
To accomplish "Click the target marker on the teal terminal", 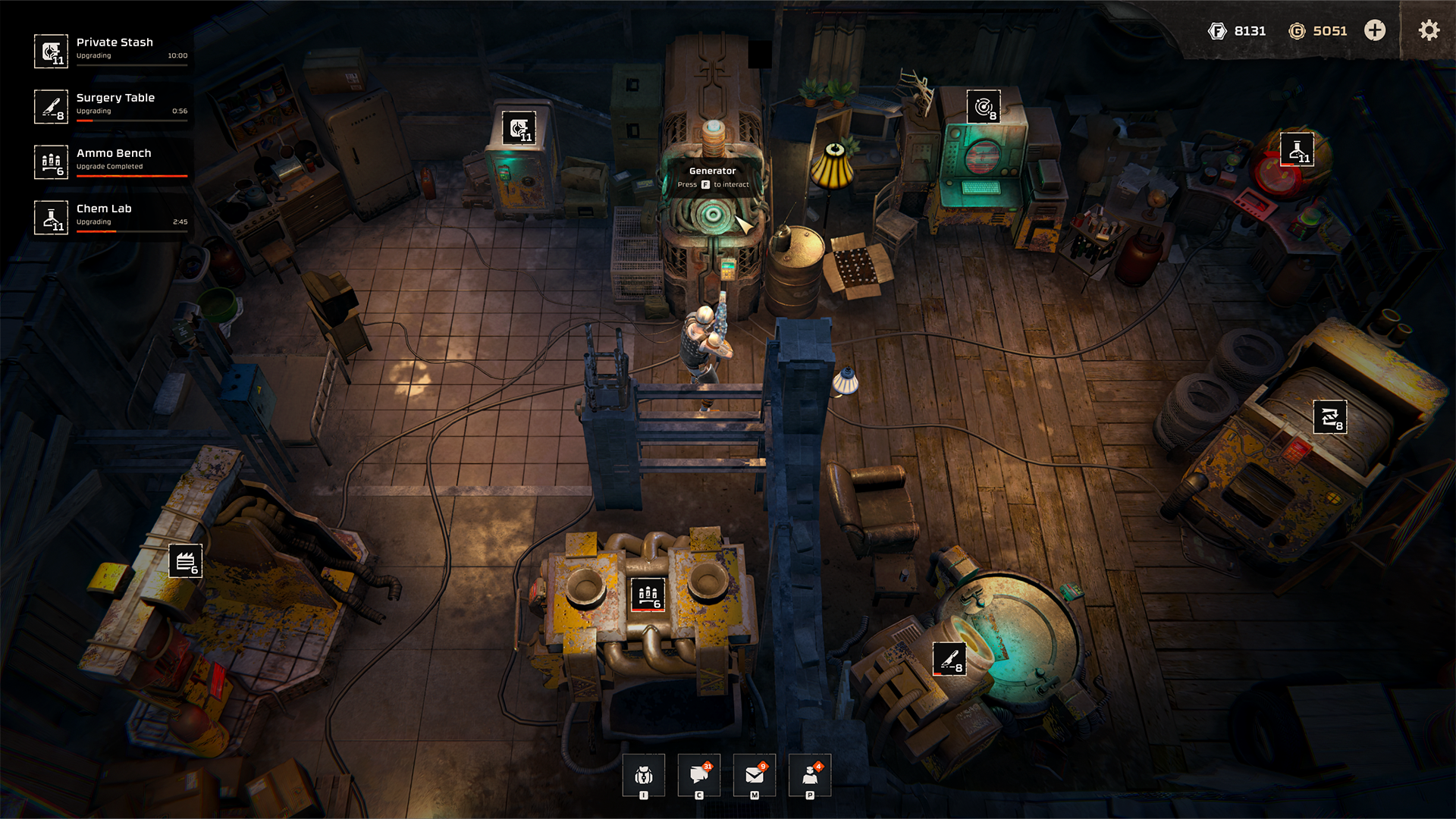I will [984, 107].
